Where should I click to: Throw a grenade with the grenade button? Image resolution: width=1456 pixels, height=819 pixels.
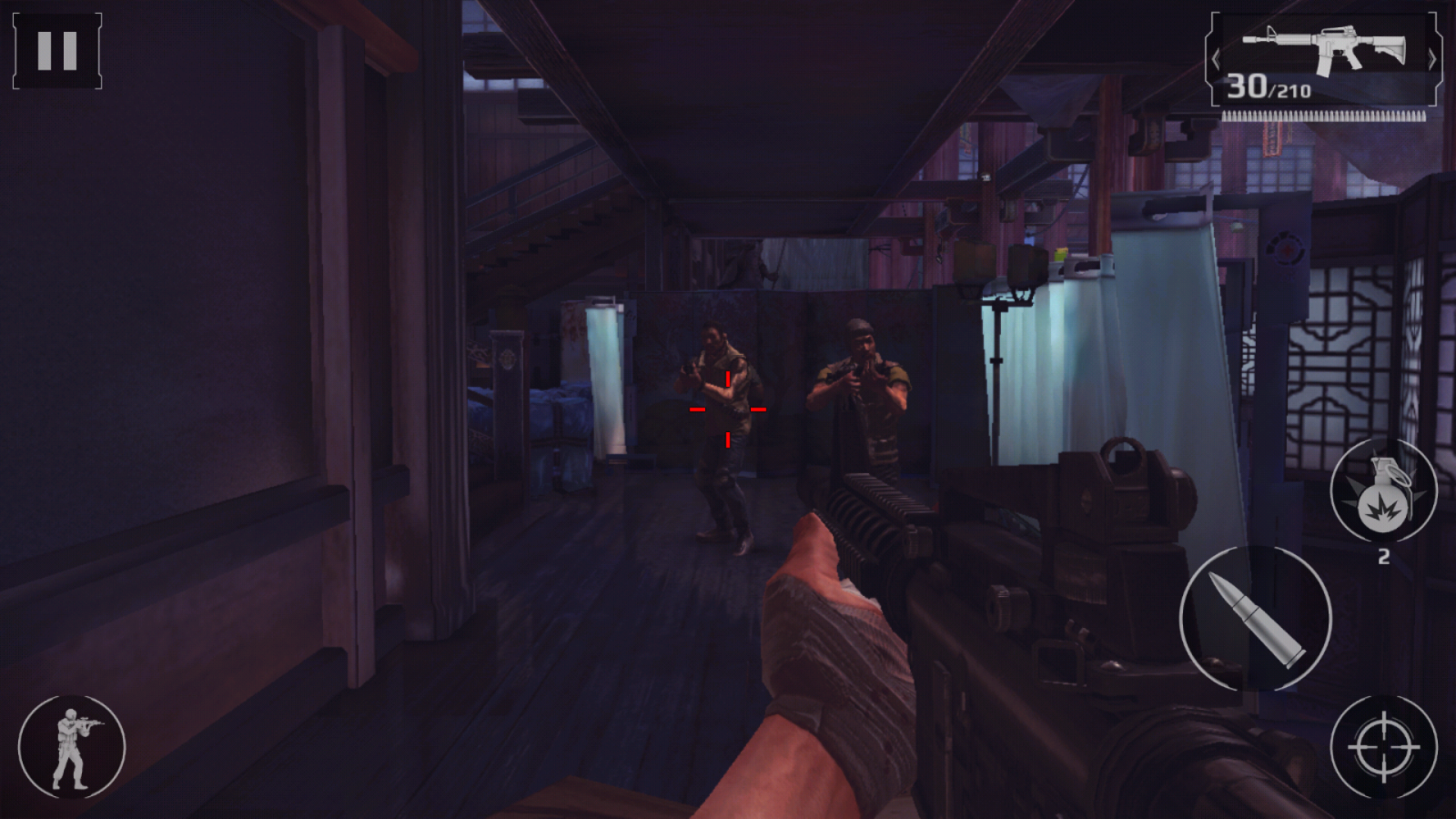tap(1383, 491)
